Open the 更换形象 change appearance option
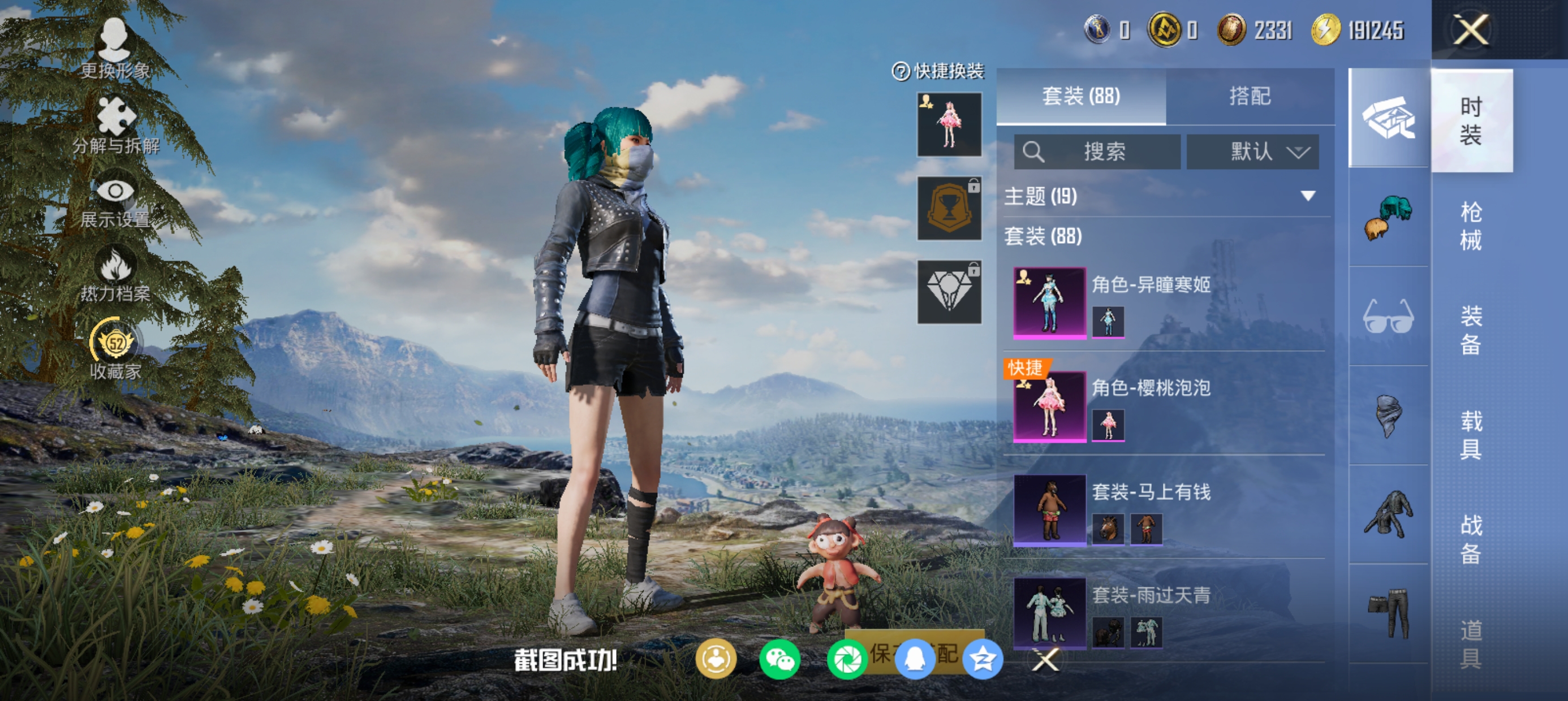Viewport: 1568px width, 701px height. coord(115,49)
